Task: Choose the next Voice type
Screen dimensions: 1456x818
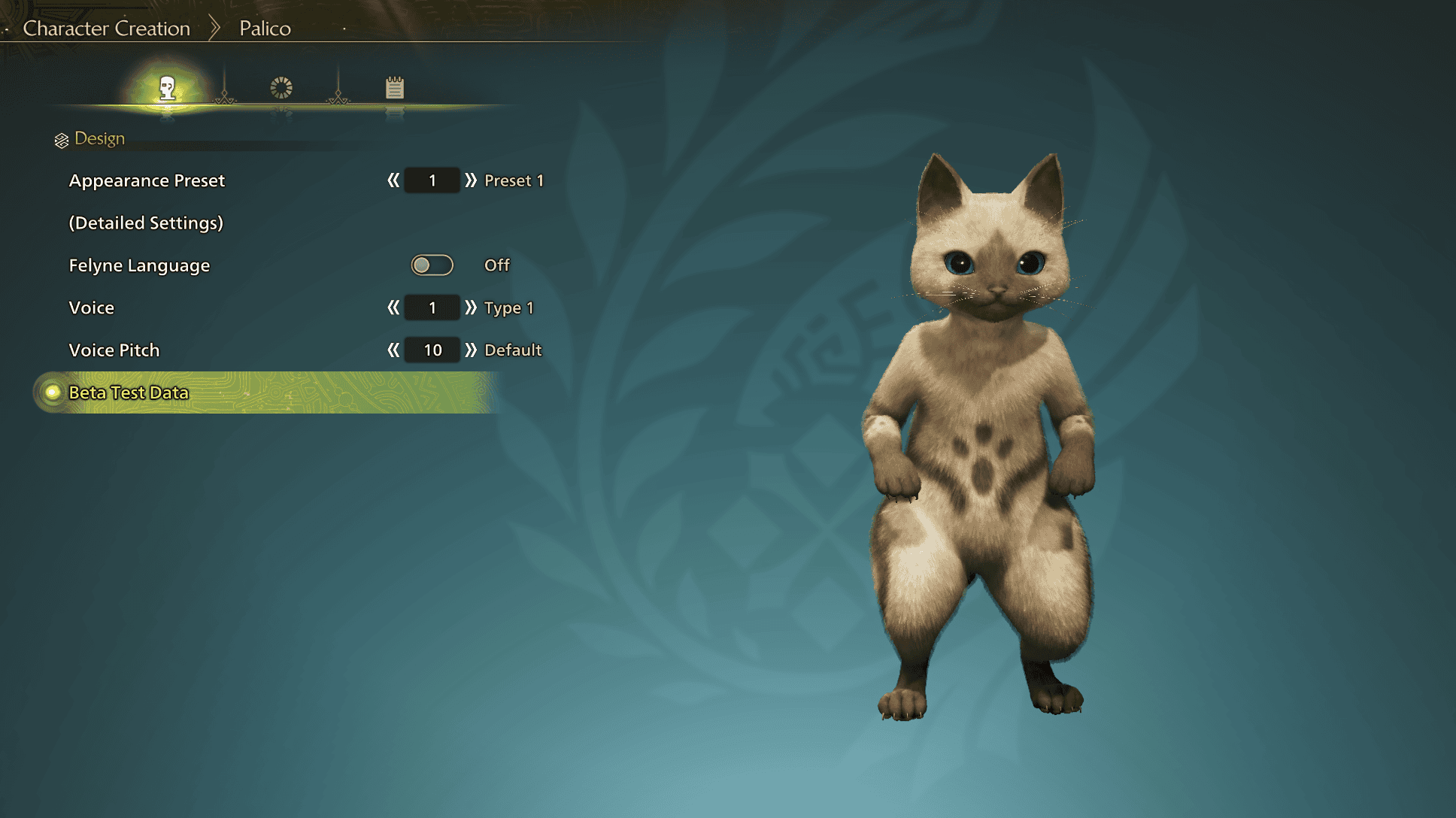Action: (471, 308)
